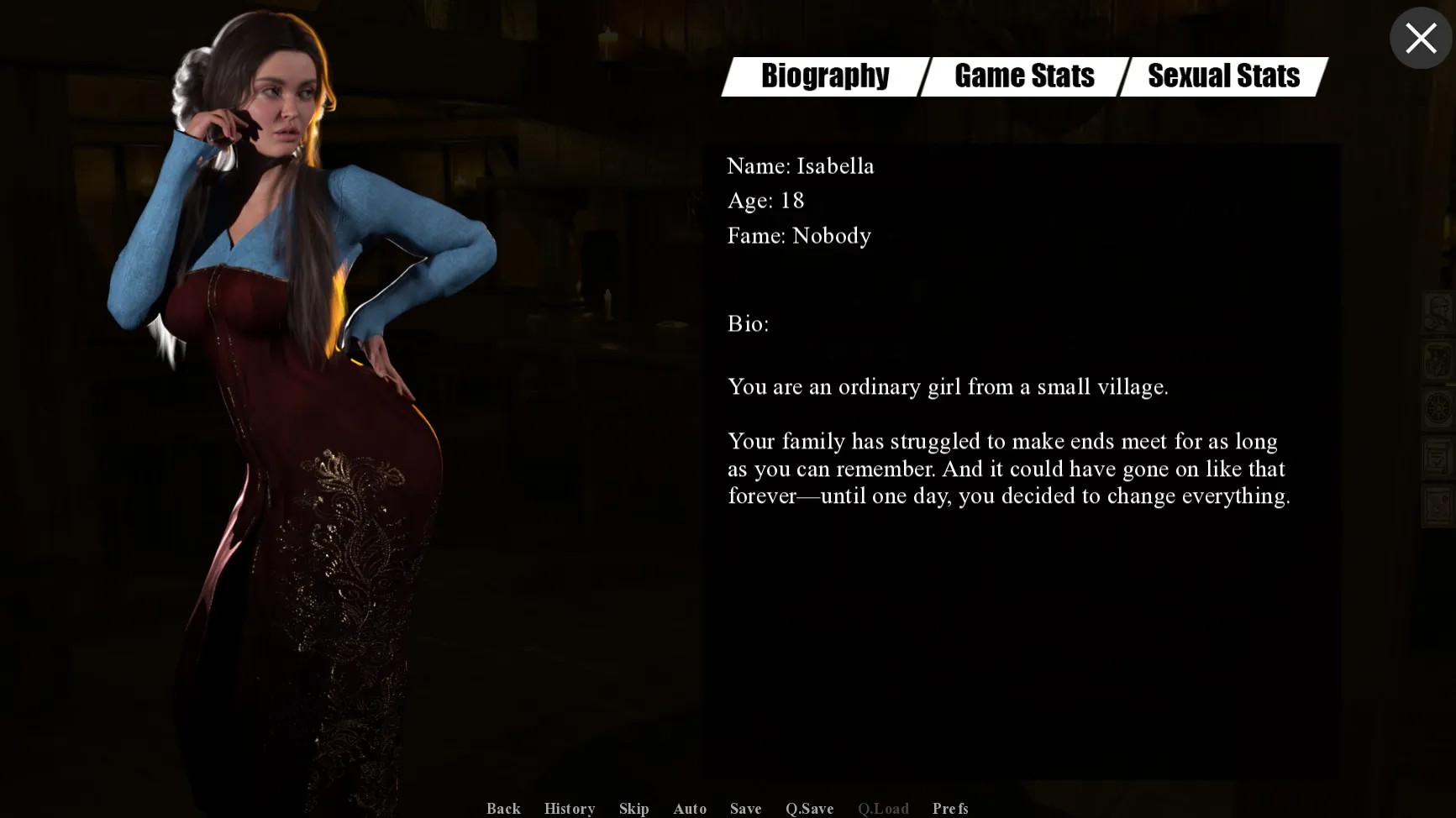Open Prefs from the quick menu
The height and width of the screenshot is (818, 1456).
point(949,808)
